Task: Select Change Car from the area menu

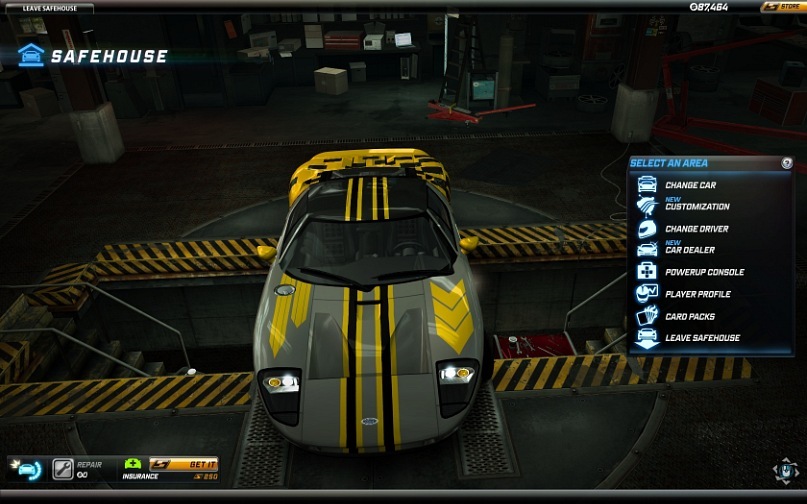Action: click(x=690, y=185)
